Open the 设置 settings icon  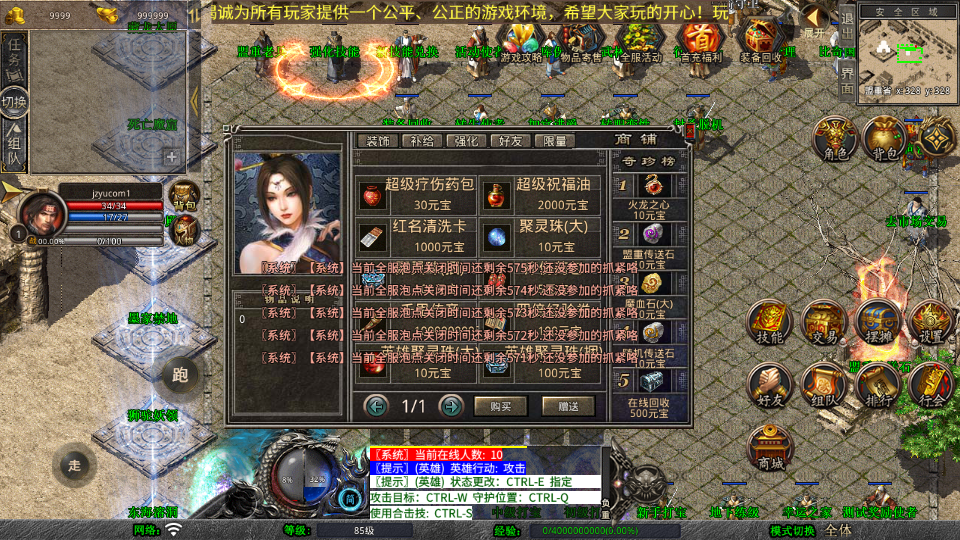pyautogui.click(x=931, y=322)
